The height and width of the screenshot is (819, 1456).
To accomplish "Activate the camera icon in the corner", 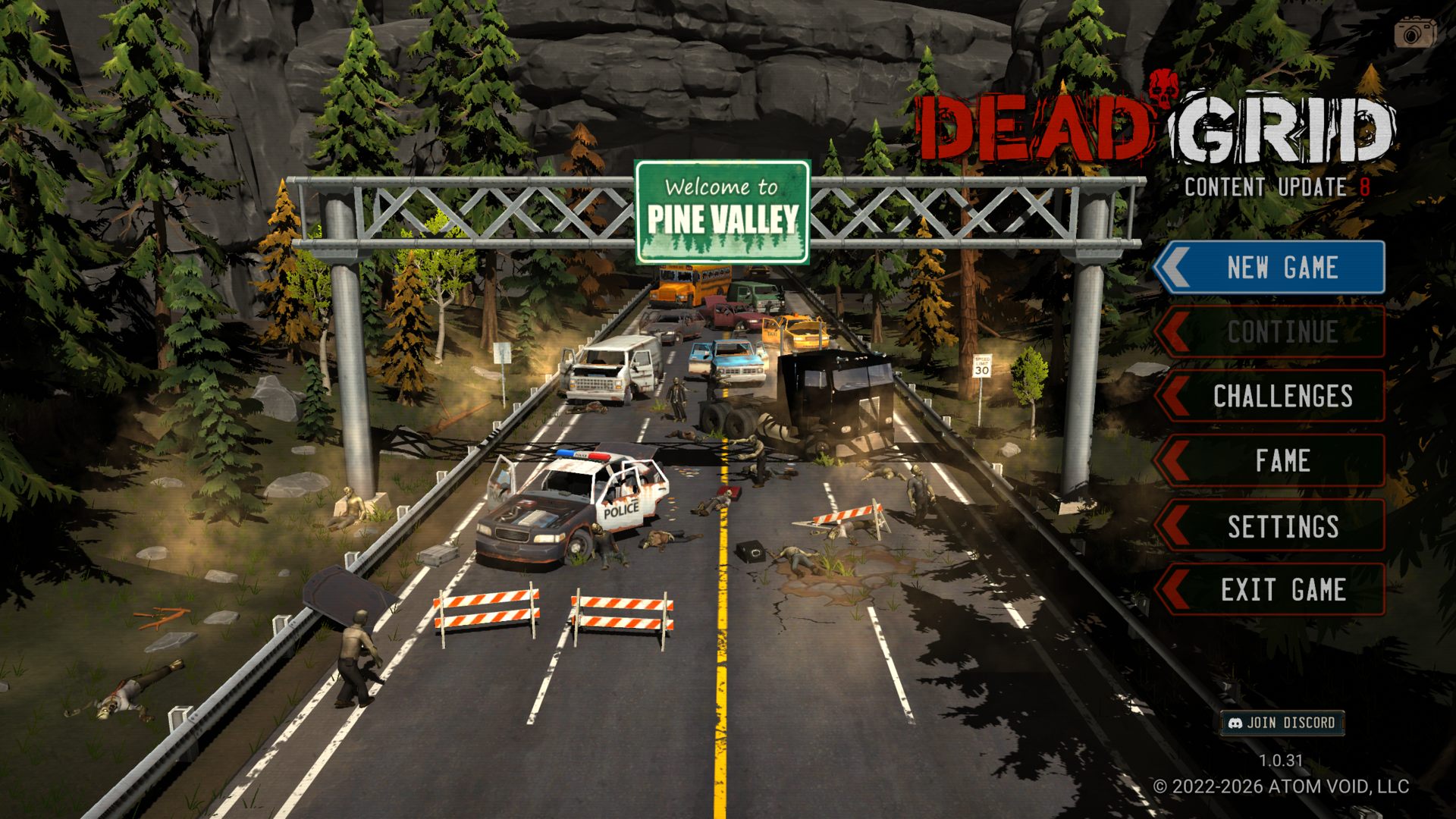I will coord(1414,33).
